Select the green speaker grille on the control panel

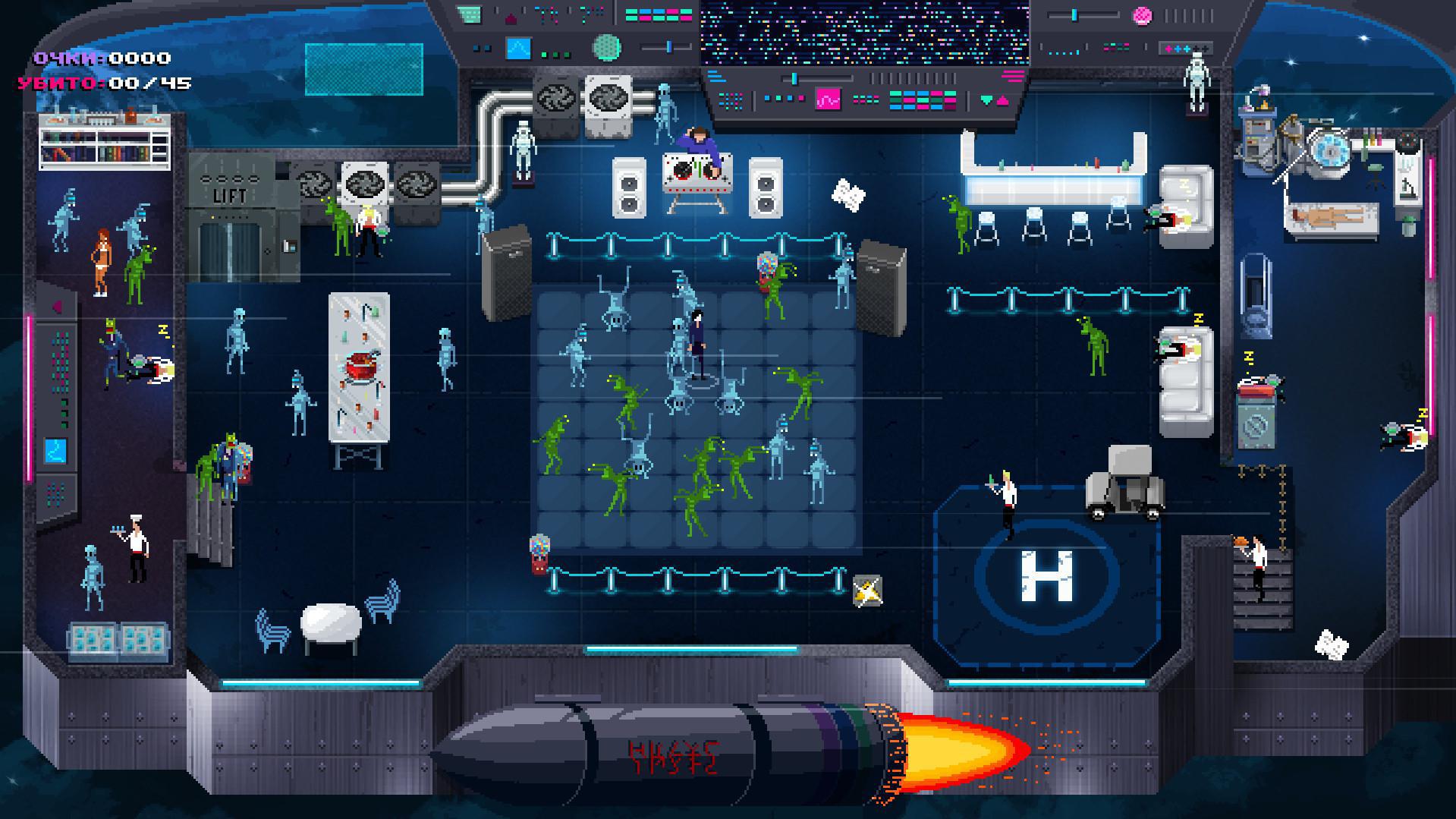[607, 49]
